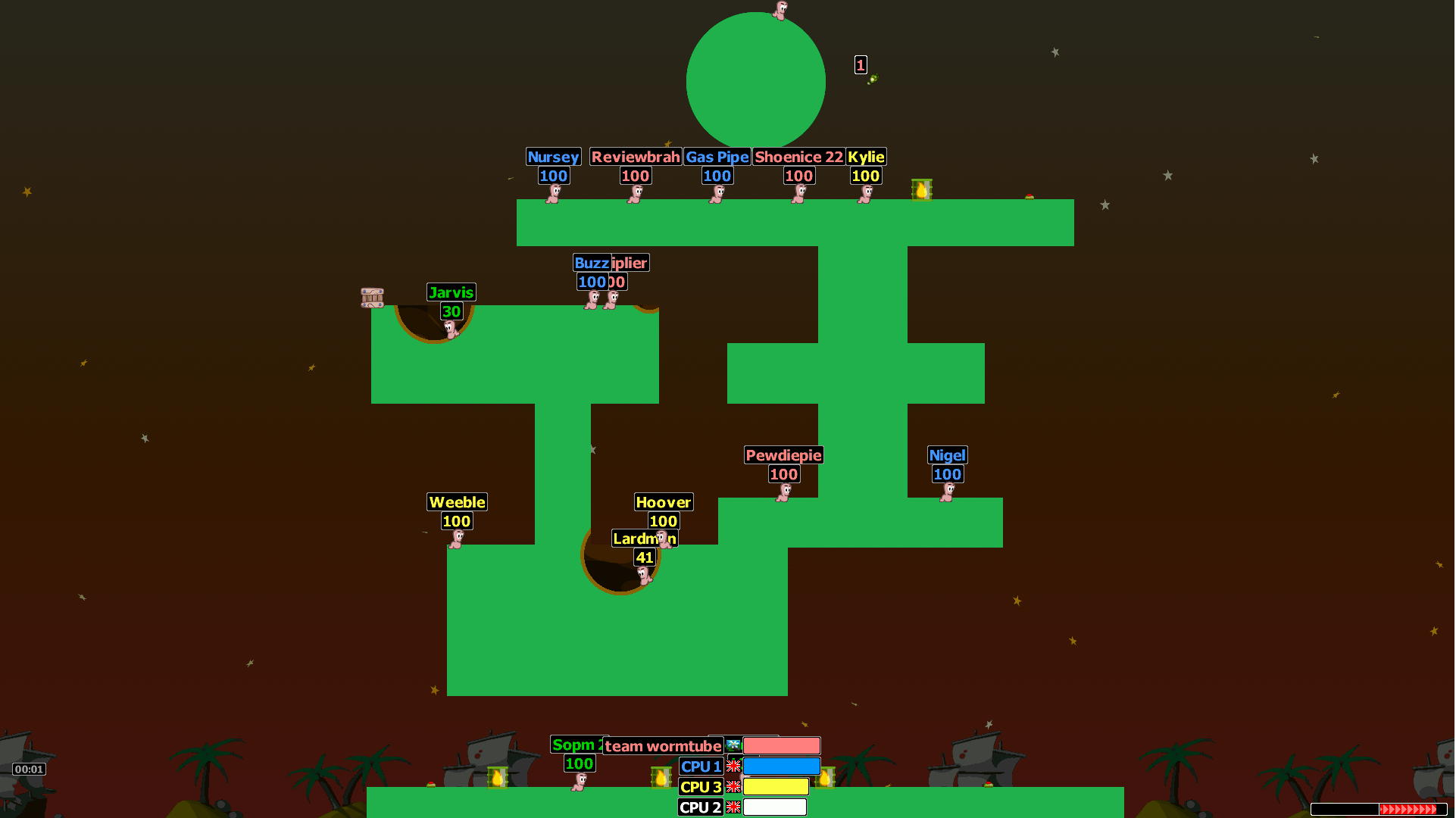Screen dimensions: 1456x818
Task: Select the oil drum on the far right beach
Action: click(826, 779)
